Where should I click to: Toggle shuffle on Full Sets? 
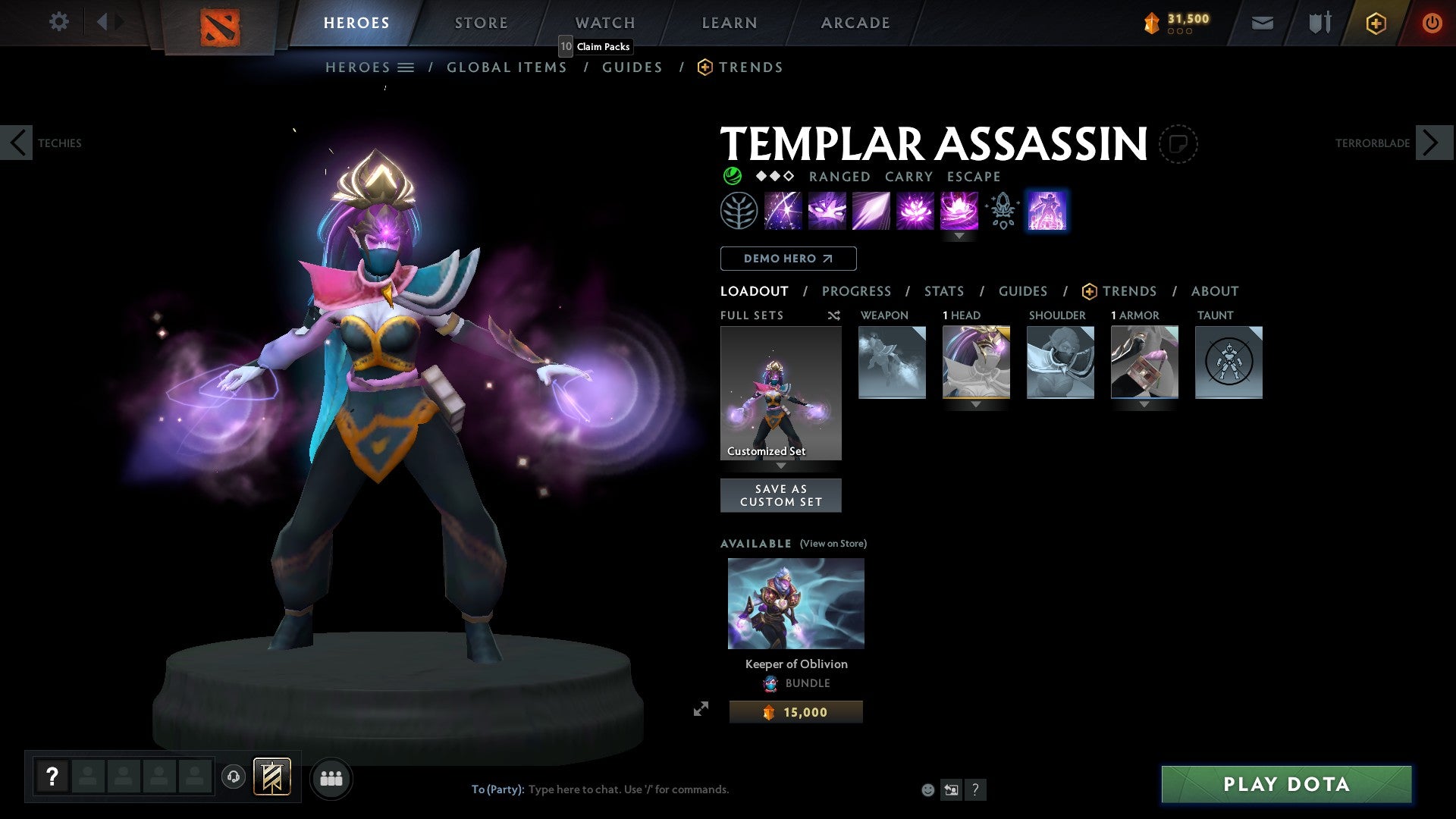click(x=834, y=315)
